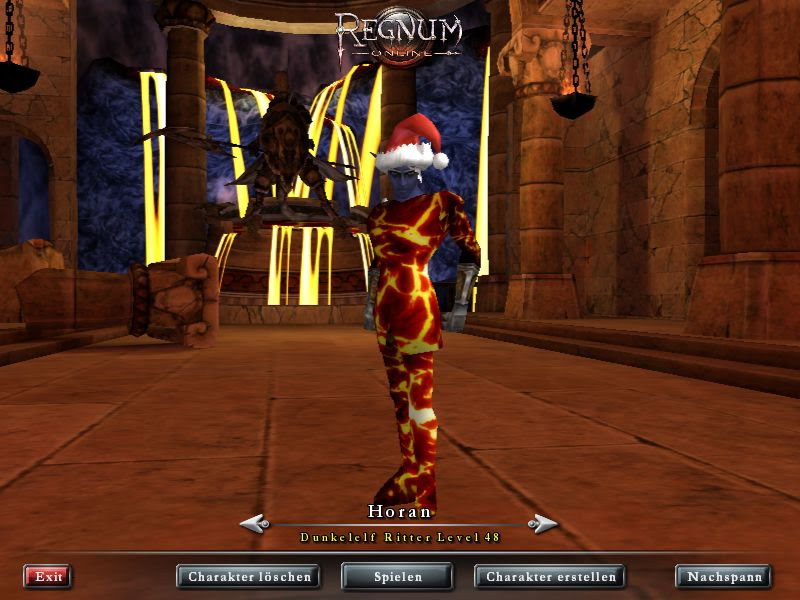Switch to the next character with right arrow
Image resolution: width=800 pixels, height=600 pixels.
tap(543, 523)
